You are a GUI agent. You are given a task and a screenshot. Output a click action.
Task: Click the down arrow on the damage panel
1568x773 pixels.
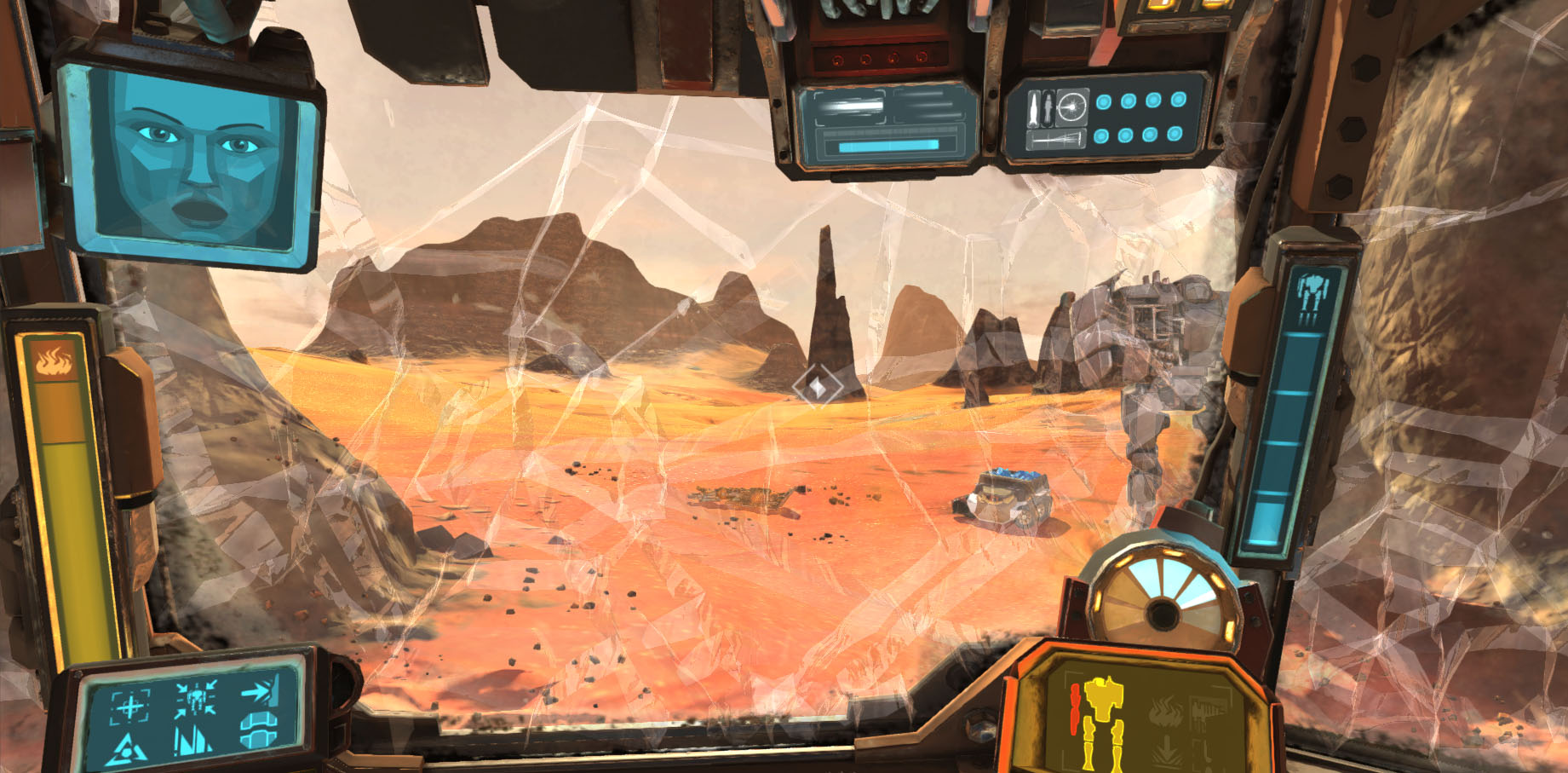(1167, 748)
